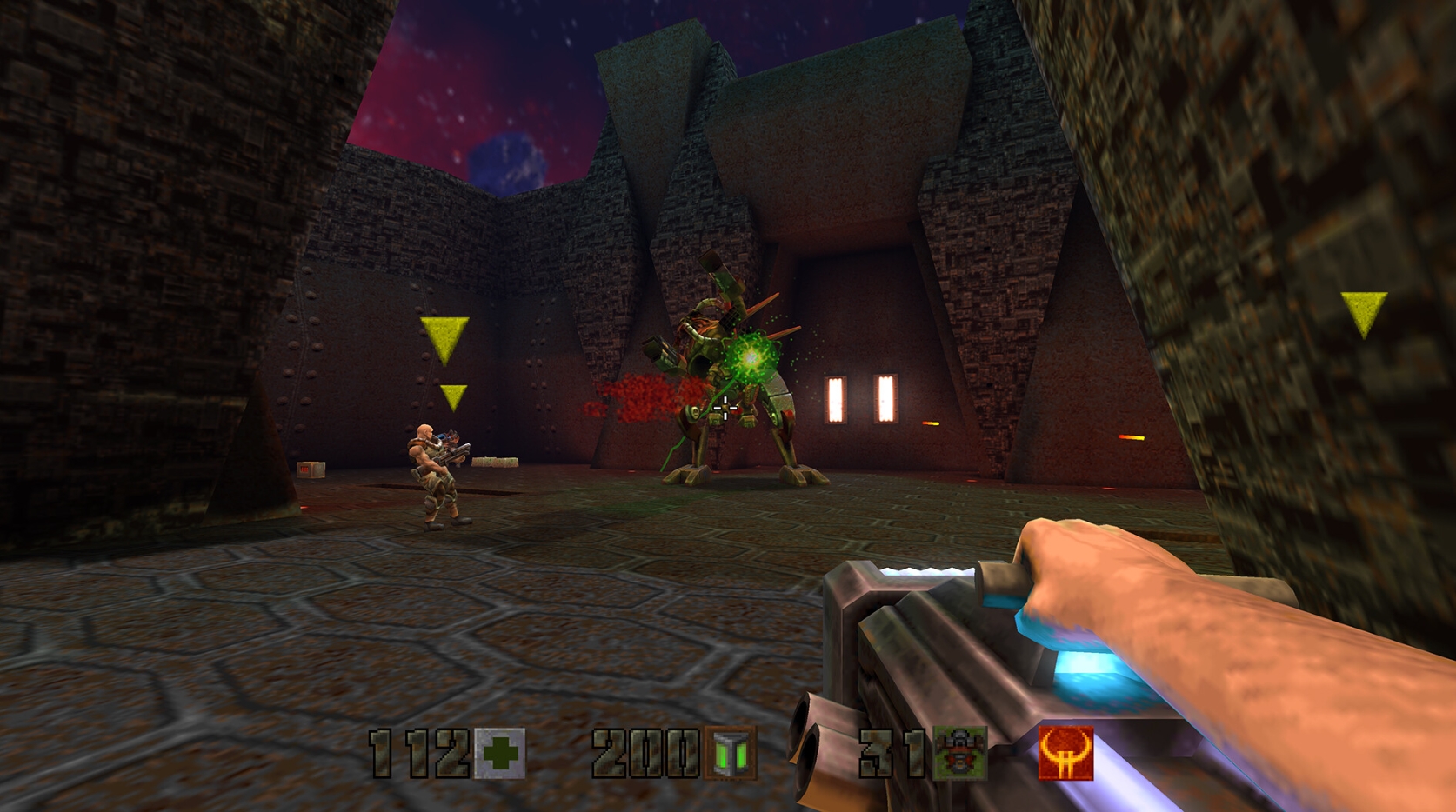The height and width of the screenshot is (812, 1456).
Task: Click the right glowing white light panel
Action: pyautogui.click(x=885, y=400)
